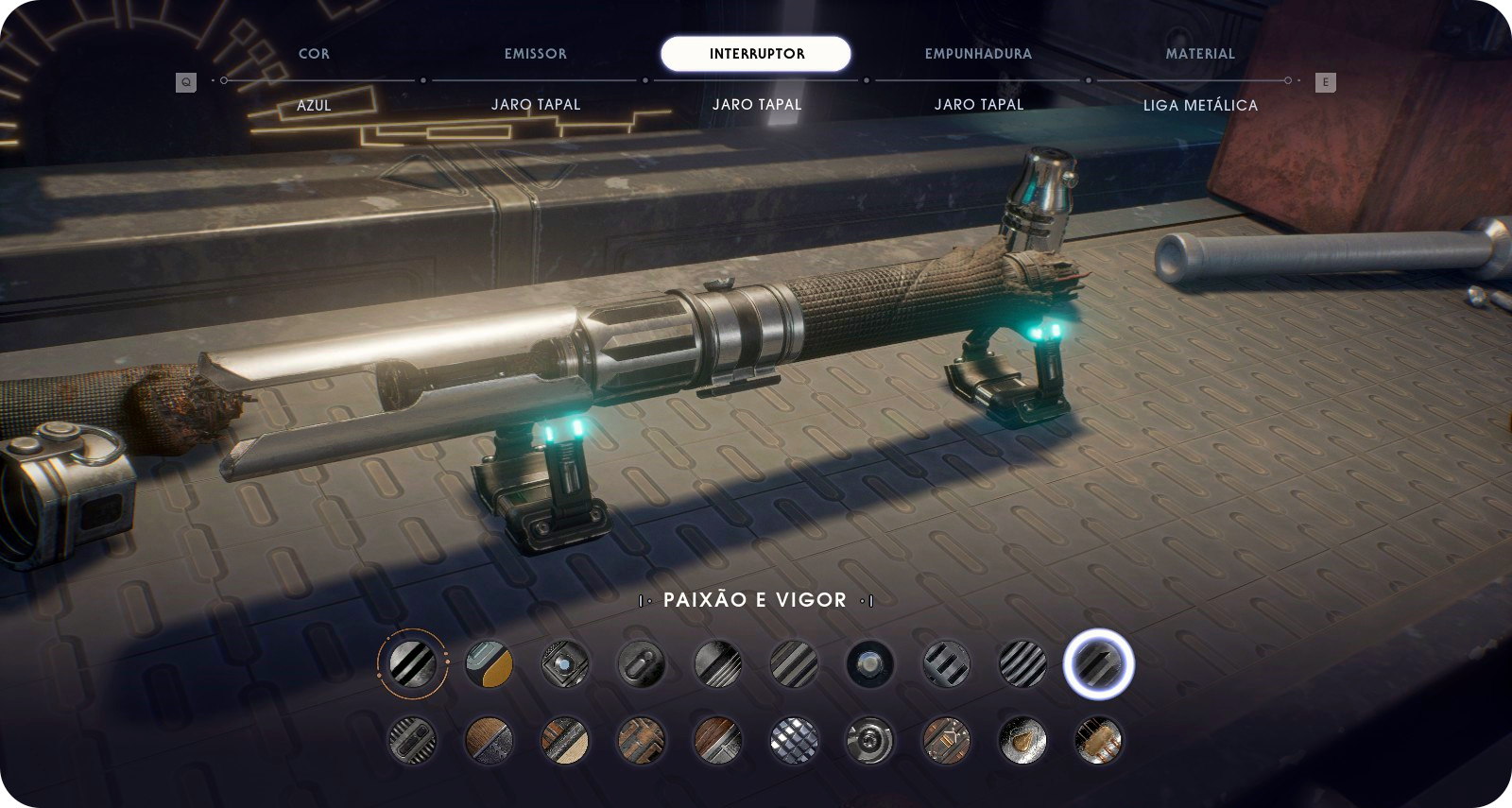Choose the switch with the orange dotted ring
This screenshot has width=1512, height=808.
click(x=413, y=663)
